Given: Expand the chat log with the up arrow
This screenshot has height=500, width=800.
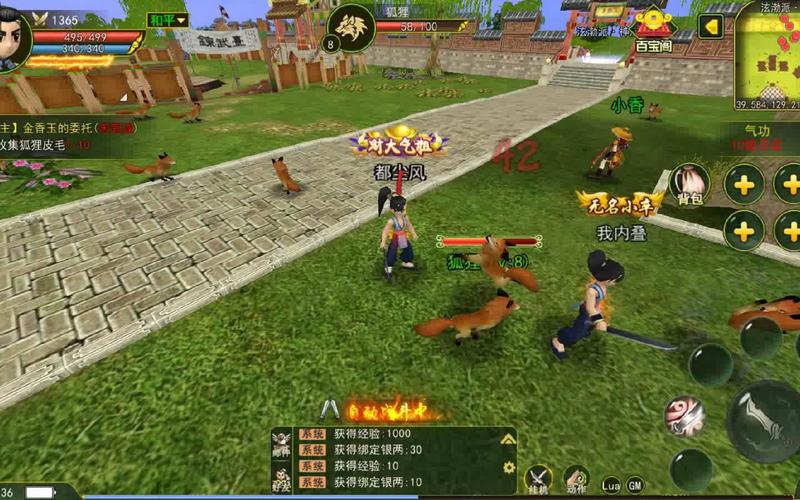Looking at the screenshot, I should tap(508, 439).
